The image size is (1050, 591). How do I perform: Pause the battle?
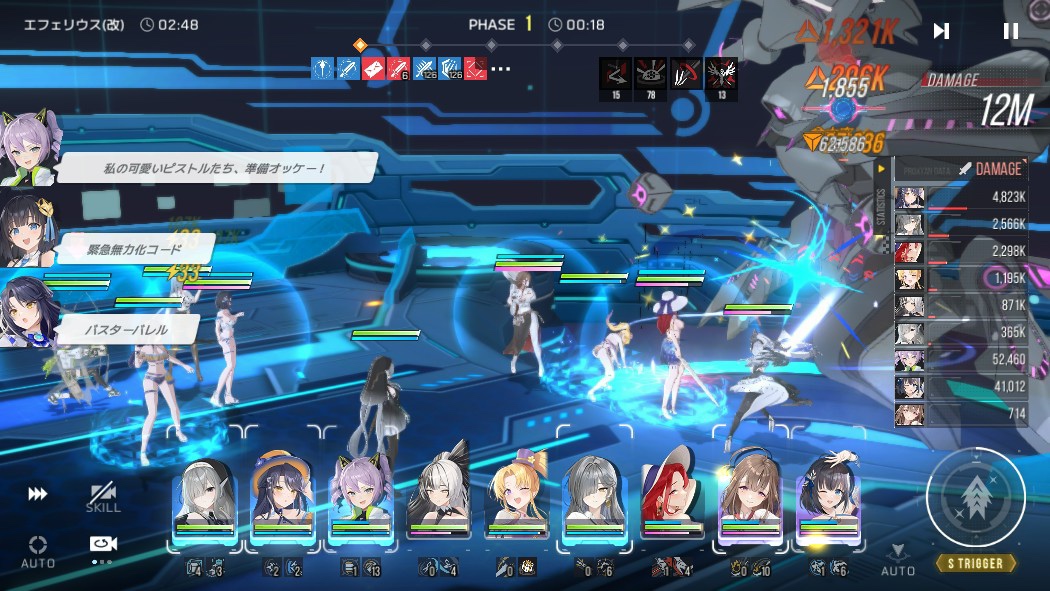tap(1010, 31)
